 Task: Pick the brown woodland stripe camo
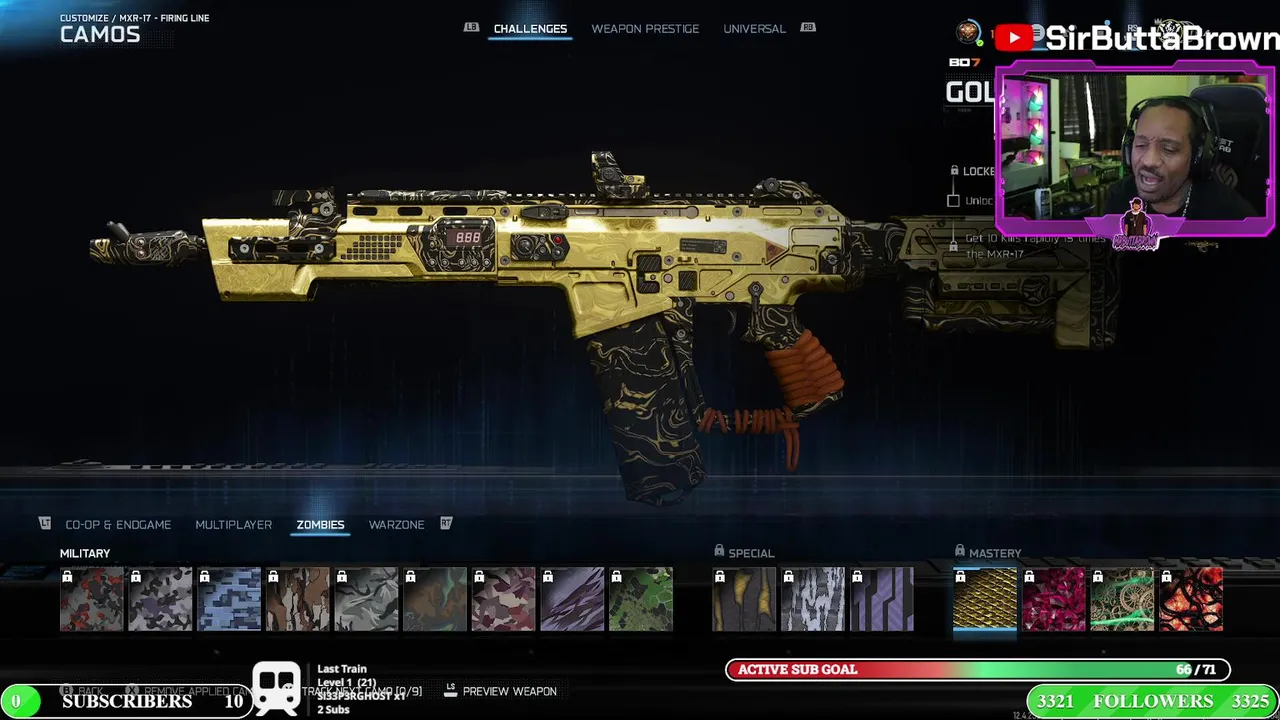[x=298, y=600]
